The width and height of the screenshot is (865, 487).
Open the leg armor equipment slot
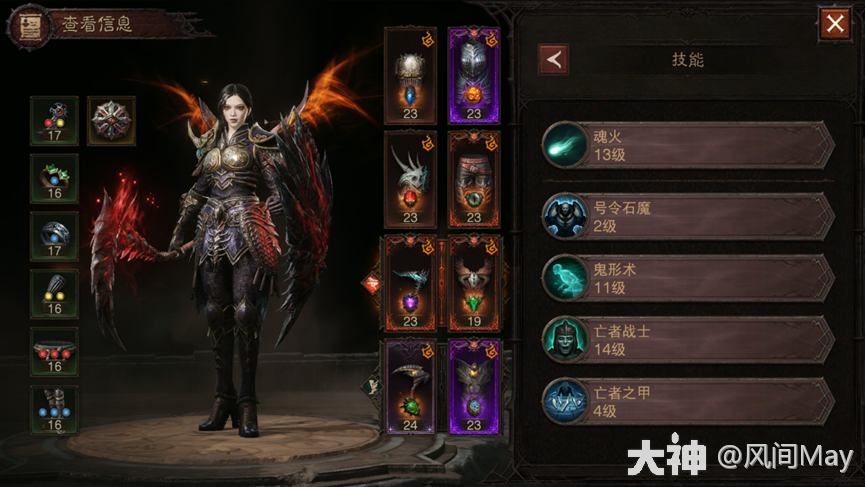[x=473, y=178]
